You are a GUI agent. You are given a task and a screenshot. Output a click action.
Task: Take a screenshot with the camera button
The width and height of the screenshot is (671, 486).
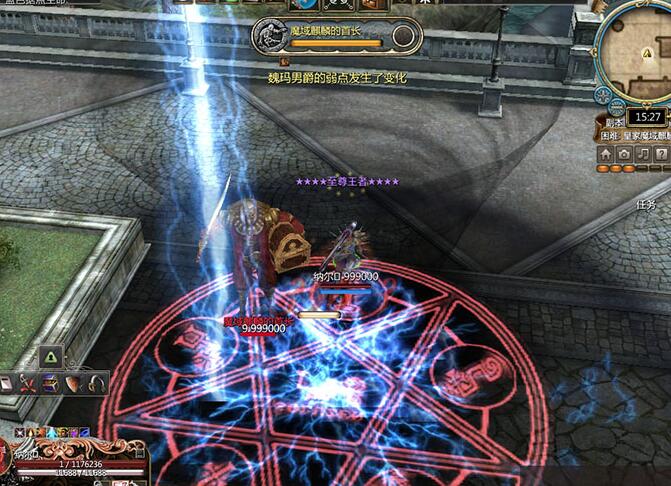625,154
